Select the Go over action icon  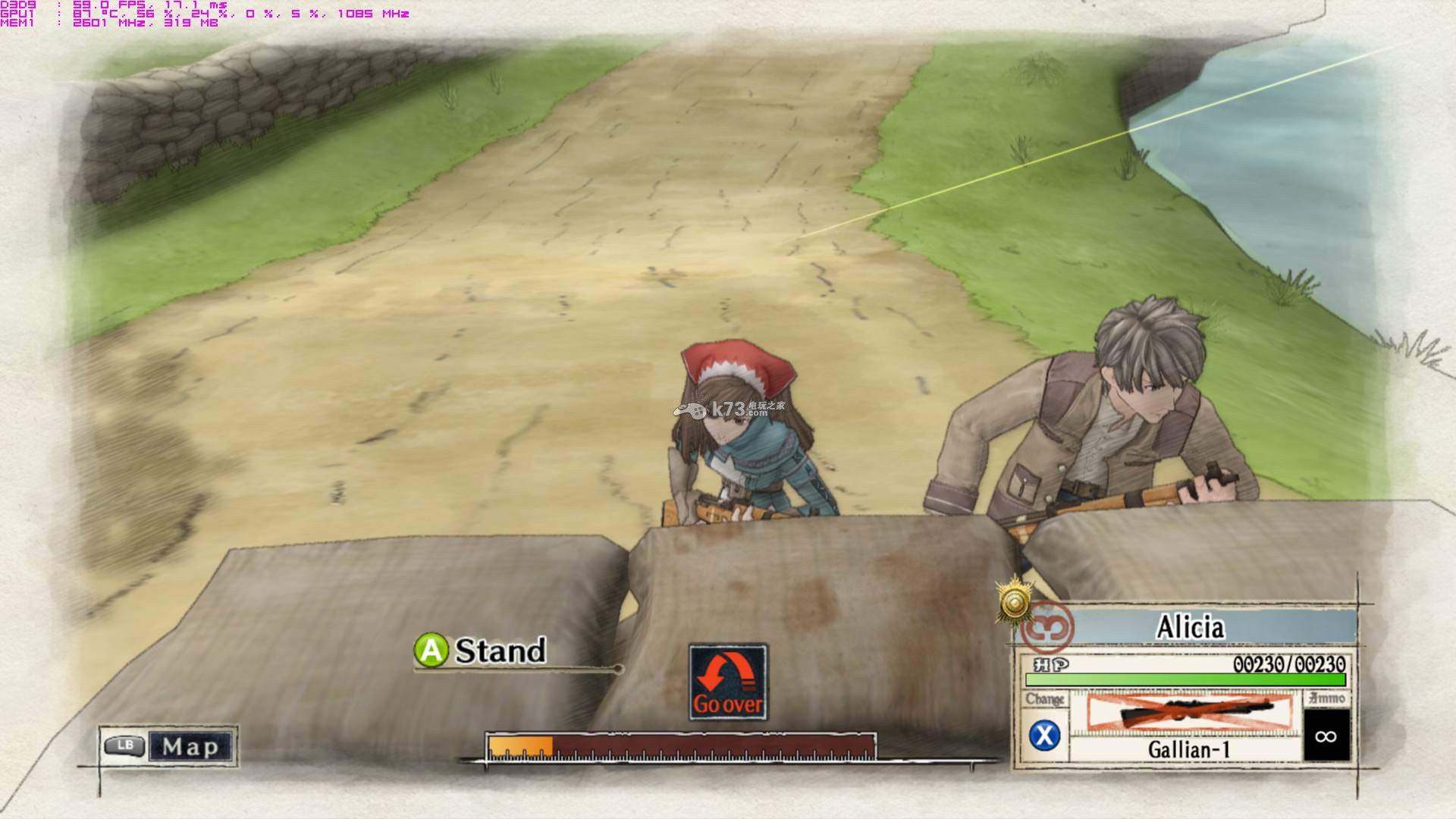coord(728,682)
